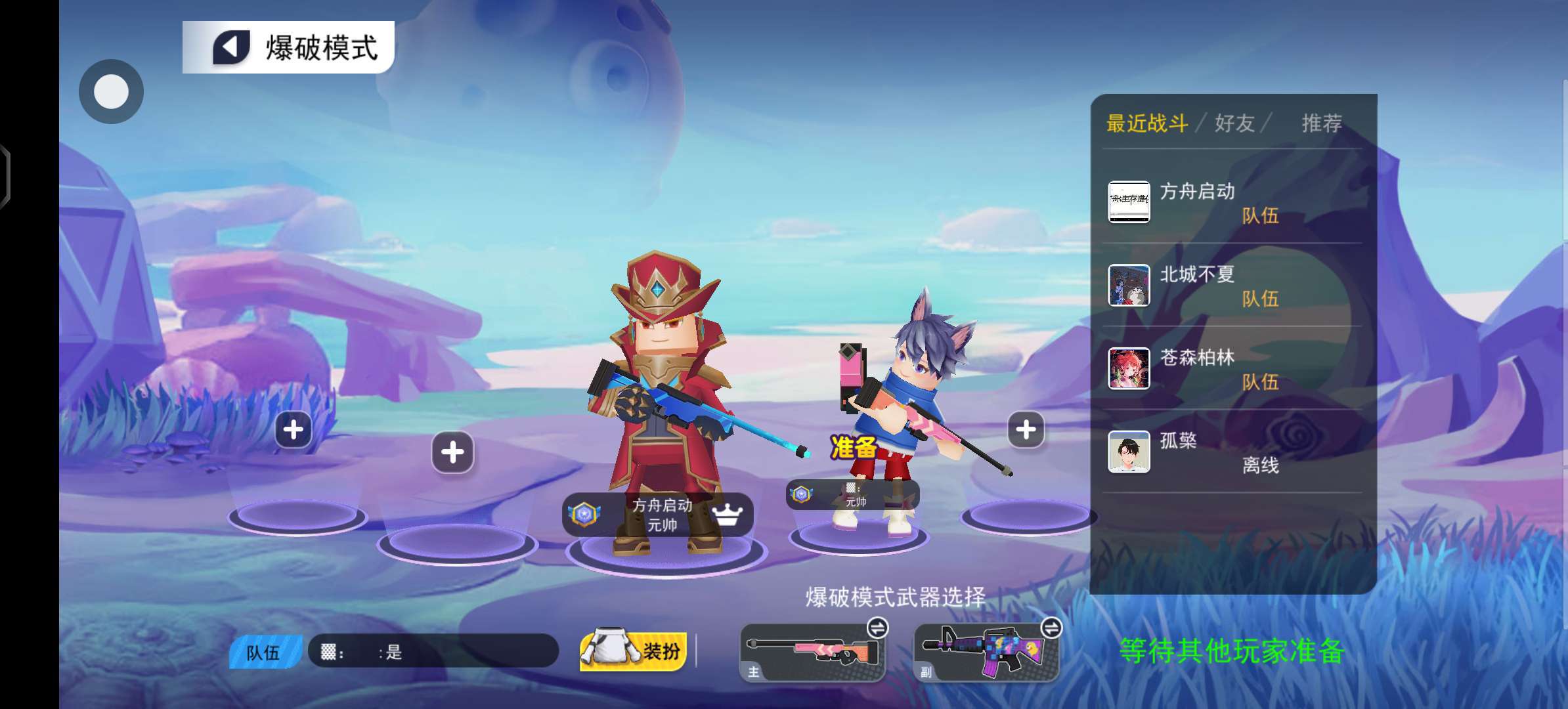Tap the floating white circle assist button
Screen dimensions: 1568x709
pos(111,92)
